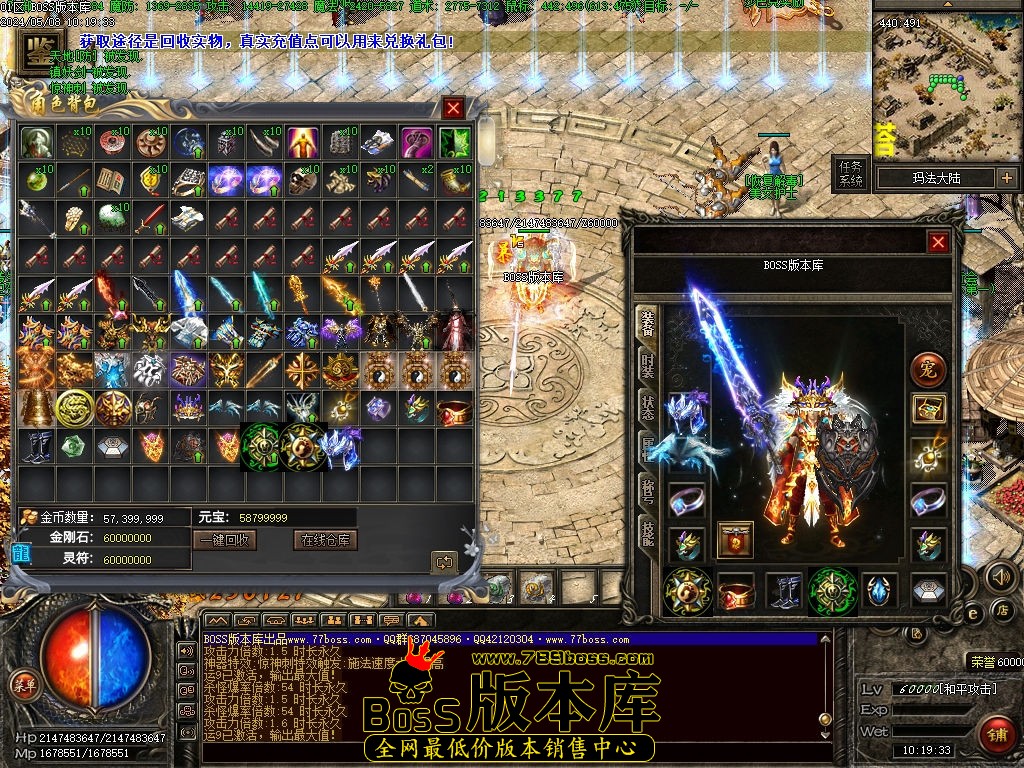This screenshot has width=1024, height=768.
Task: Close the BOSS版本库 character equipment panel
Action: [x=938, y=242]
